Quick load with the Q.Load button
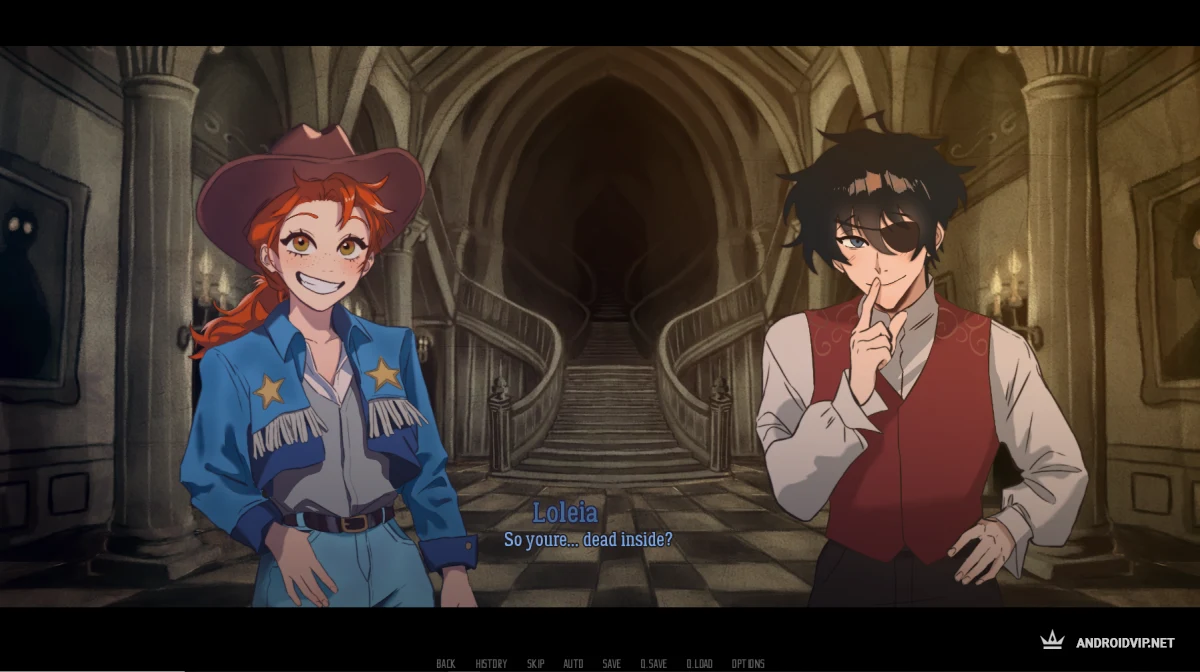Image resolution: width=1200 pixels, height=672 pixels. pos(700,664)
